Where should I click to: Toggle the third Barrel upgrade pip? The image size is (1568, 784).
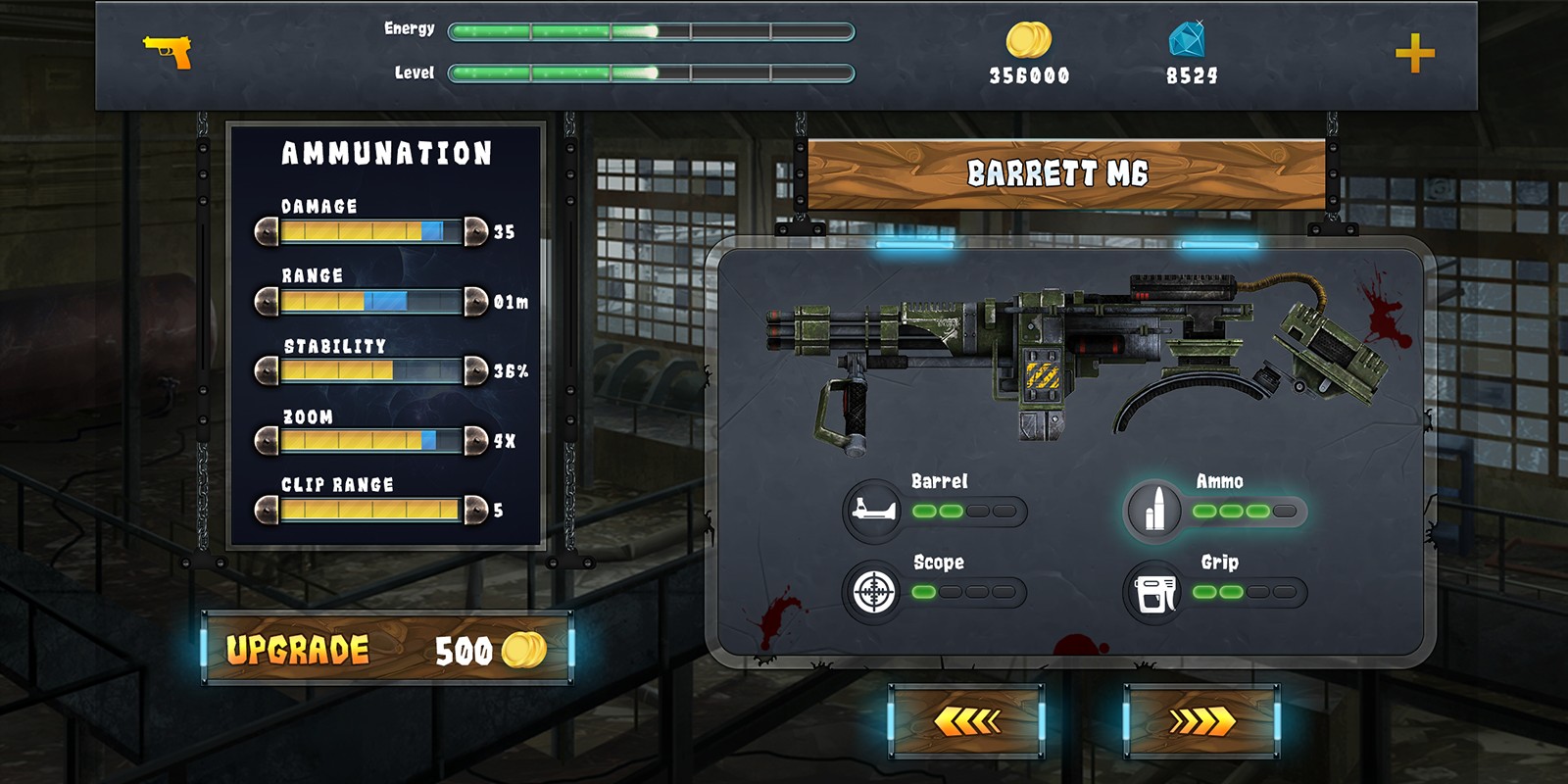point(976,511)
